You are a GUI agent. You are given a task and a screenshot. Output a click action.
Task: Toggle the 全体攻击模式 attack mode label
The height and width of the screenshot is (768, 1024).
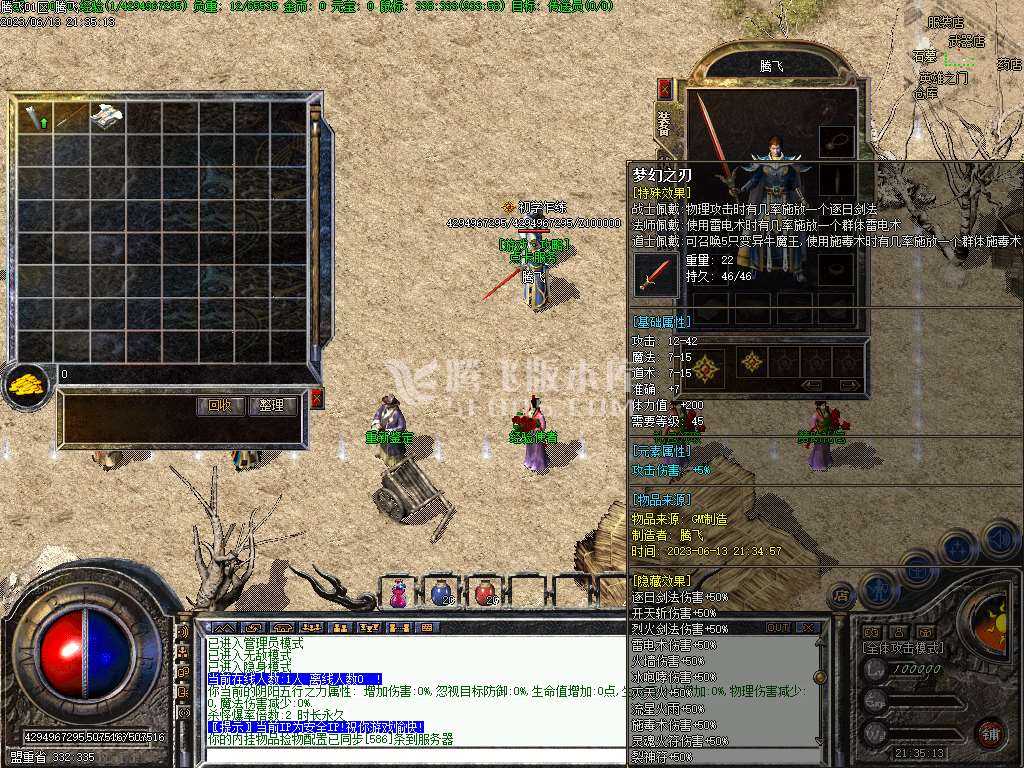[903, 648]
